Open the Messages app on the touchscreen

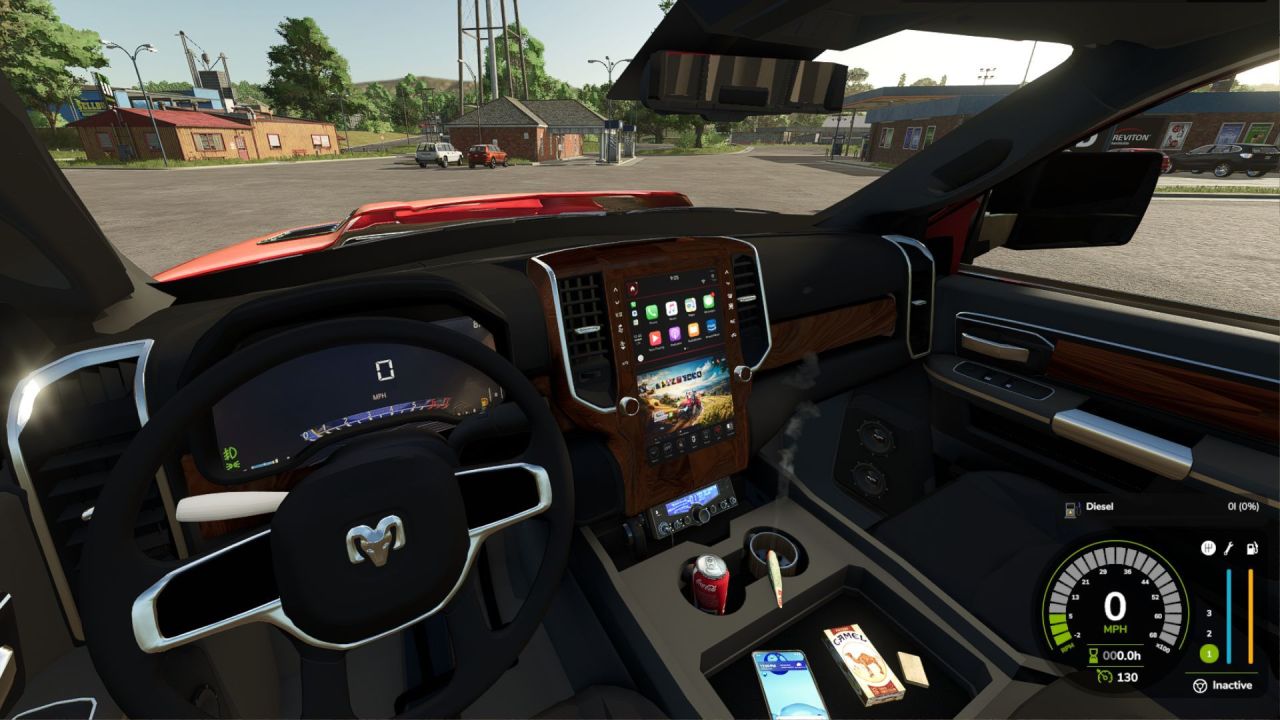pyautogui.click(x=708, y=301)
